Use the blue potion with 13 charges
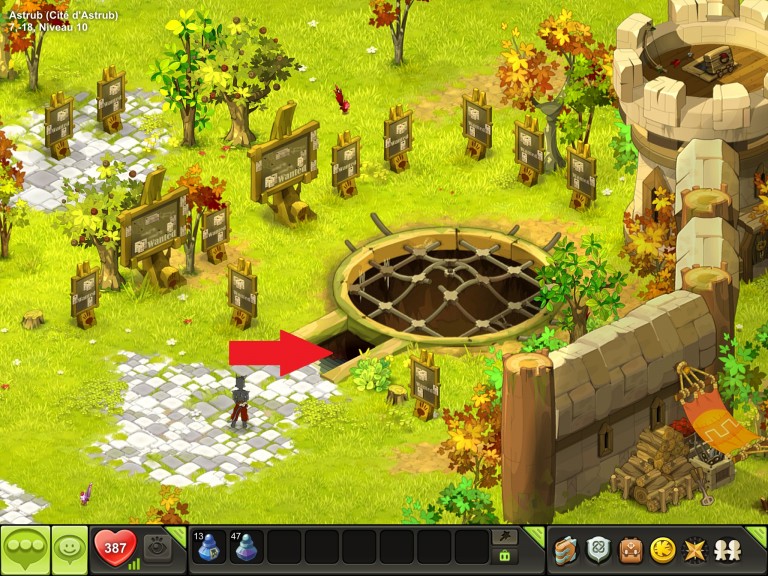This screenshot has height=576, width=768. tap(210, 548)
